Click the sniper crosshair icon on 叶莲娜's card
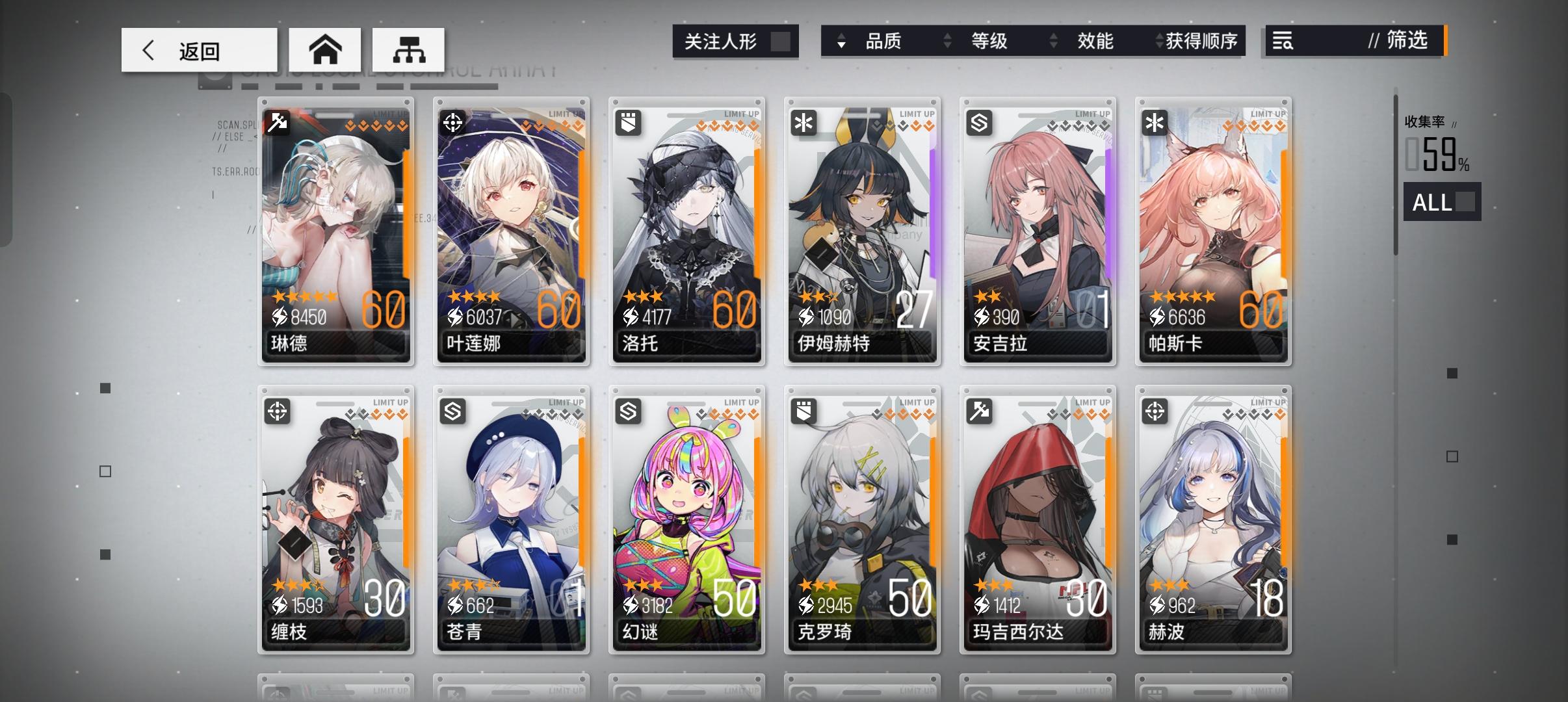The width and height of the screenshot is (1568, 702). pos(454,122)
